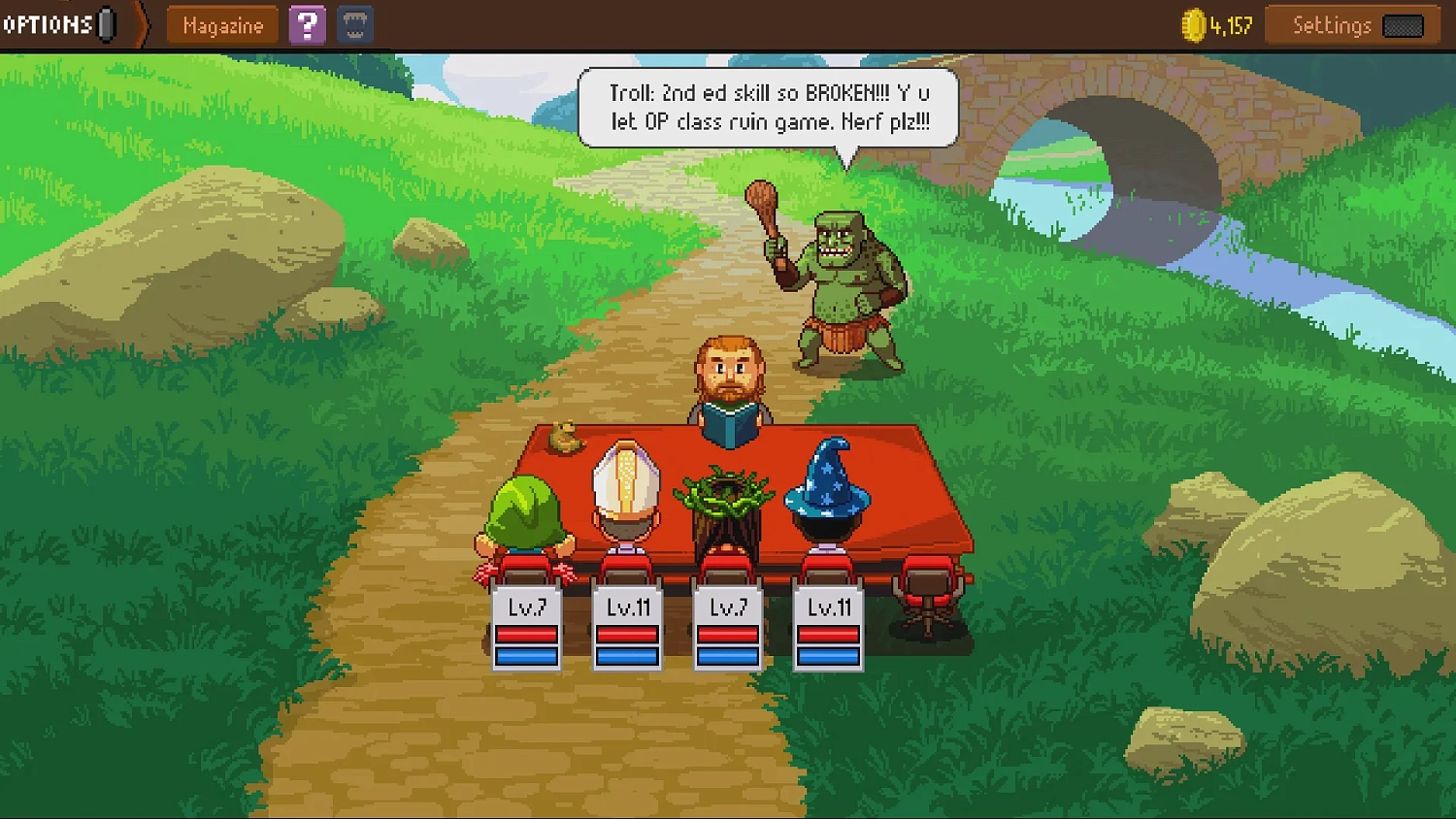Select the green-hooded character on the left
This screenshot has width=1456, height=819.
tap(527, 509)
